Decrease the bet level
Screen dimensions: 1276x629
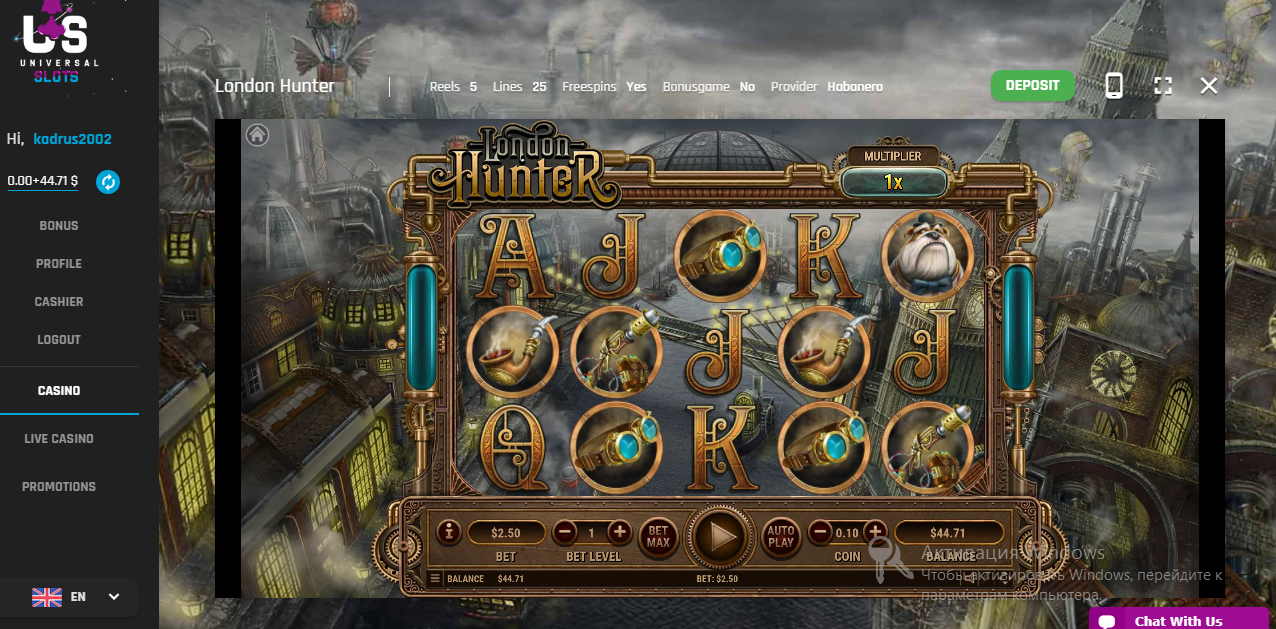click(565, 533)
